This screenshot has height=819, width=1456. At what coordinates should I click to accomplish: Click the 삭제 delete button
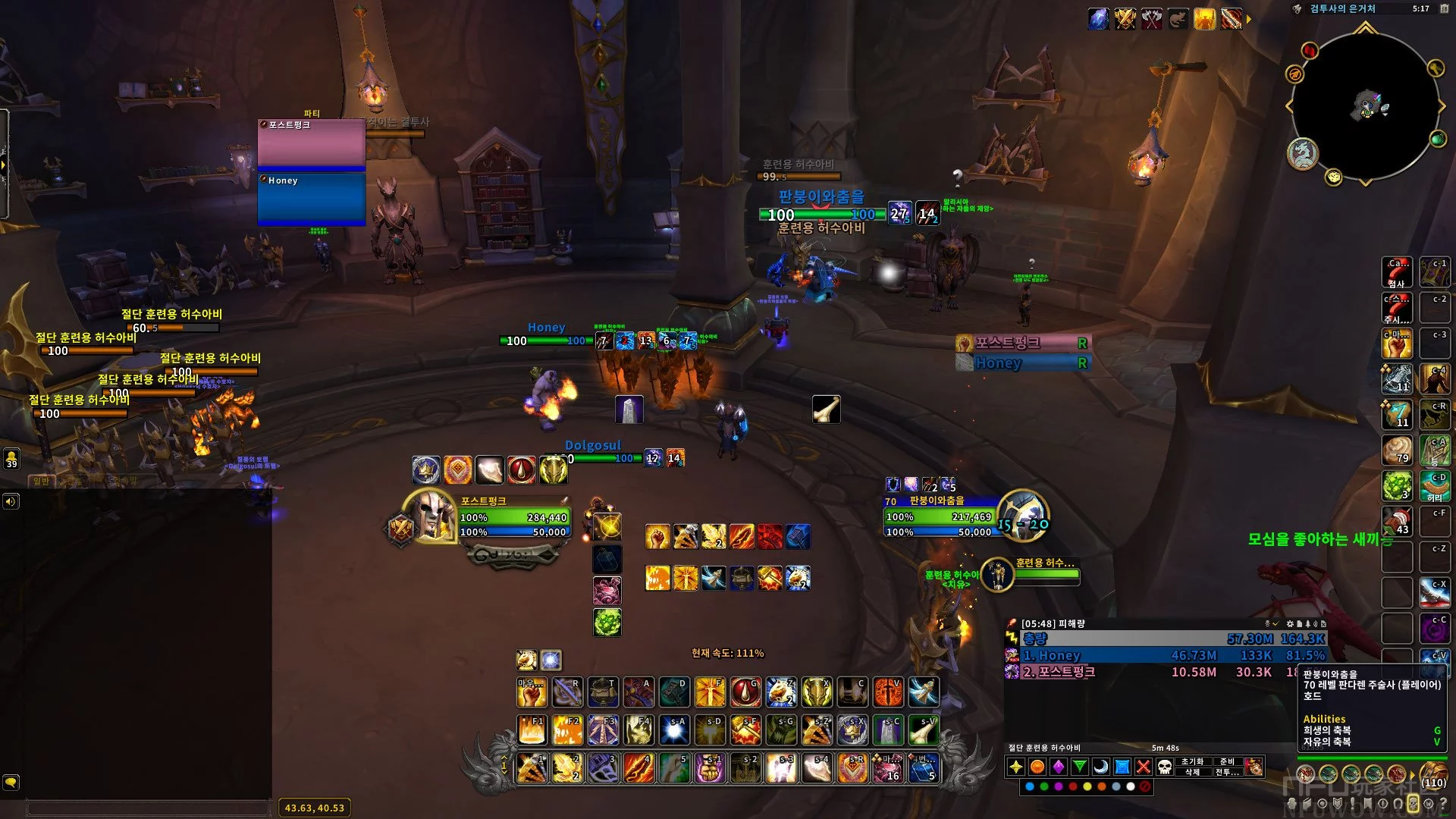point(1192,772)
